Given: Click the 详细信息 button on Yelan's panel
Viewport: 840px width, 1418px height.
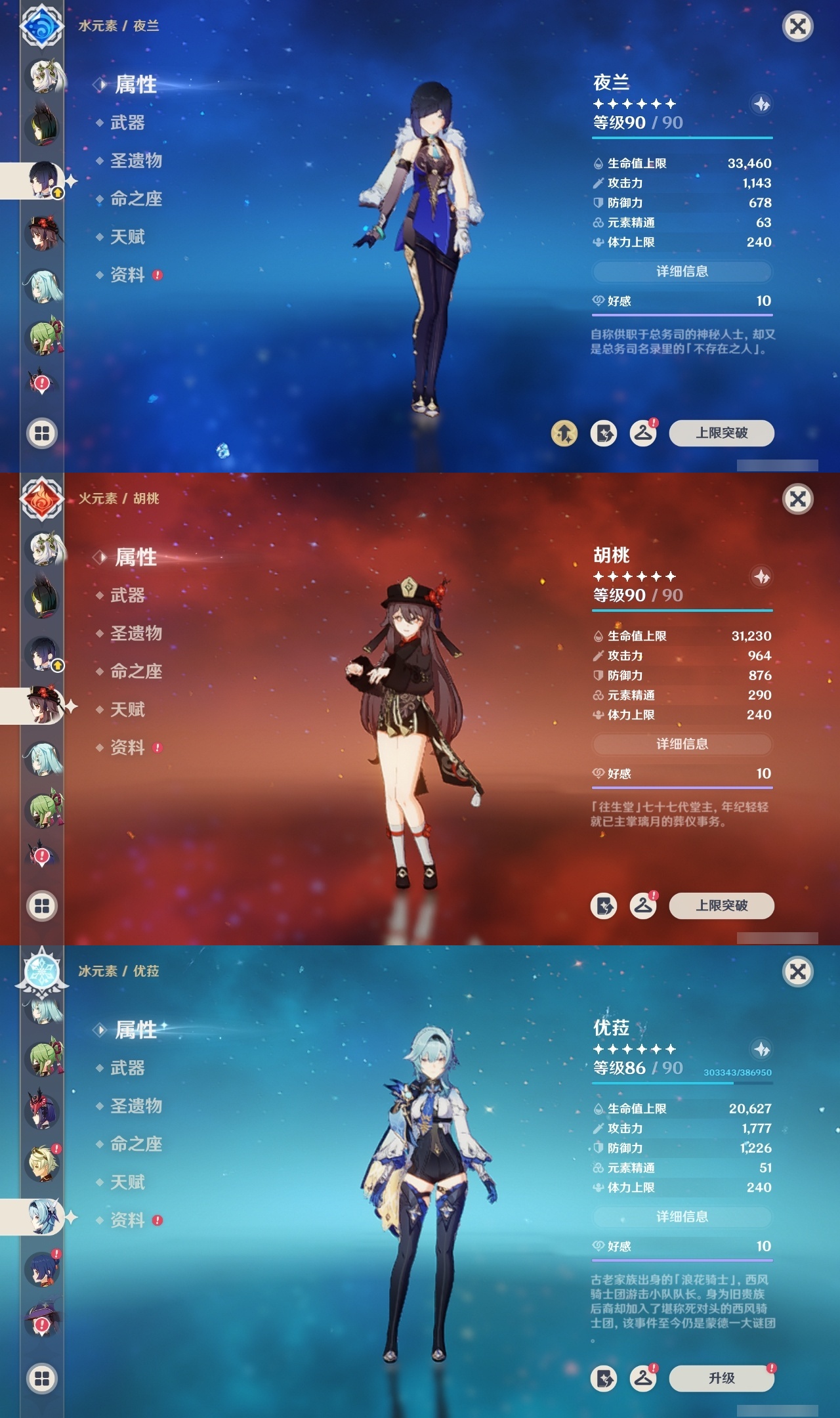Looking at the screenshot, I should point(682,272).
